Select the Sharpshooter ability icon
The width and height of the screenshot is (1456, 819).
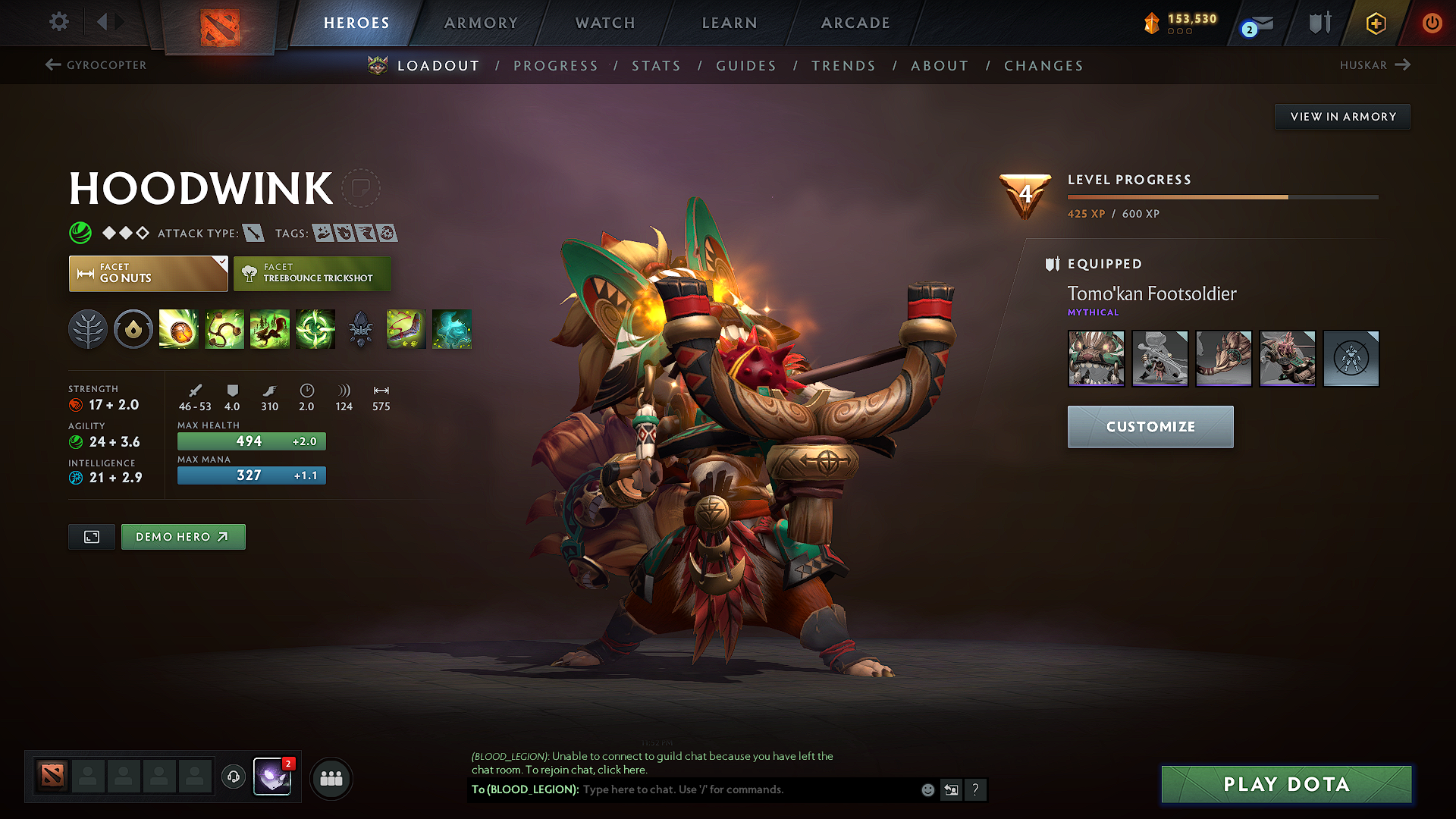315,329
